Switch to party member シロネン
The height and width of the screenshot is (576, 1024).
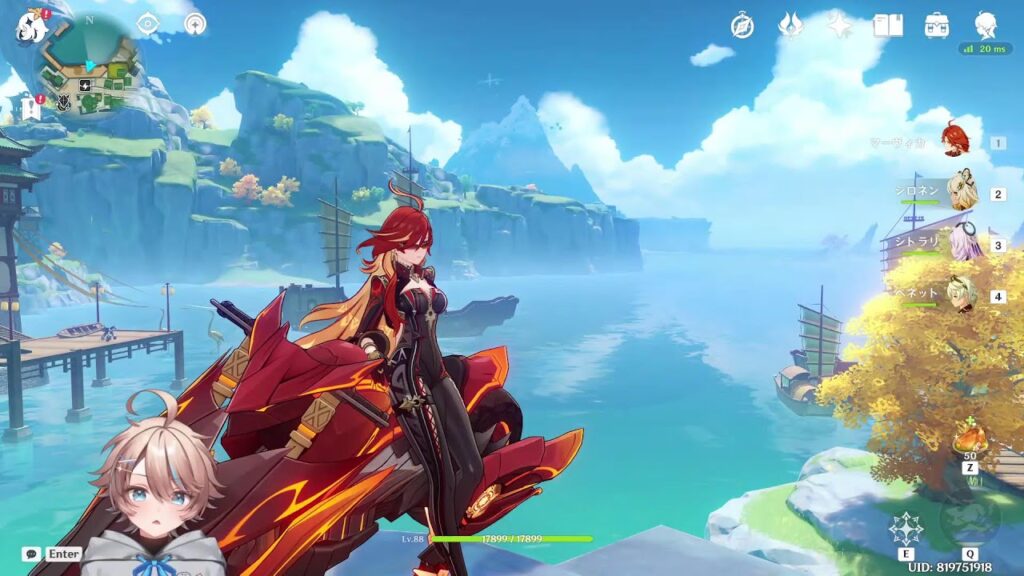pos(961,193)
